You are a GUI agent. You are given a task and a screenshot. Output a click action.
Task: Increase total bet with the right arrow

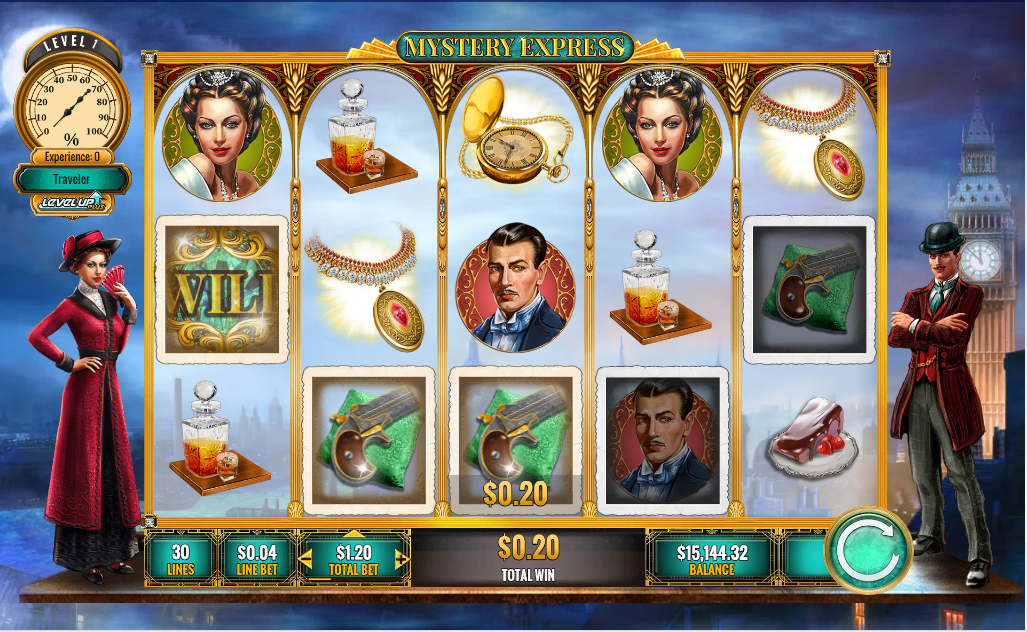(x=402, y=559)
